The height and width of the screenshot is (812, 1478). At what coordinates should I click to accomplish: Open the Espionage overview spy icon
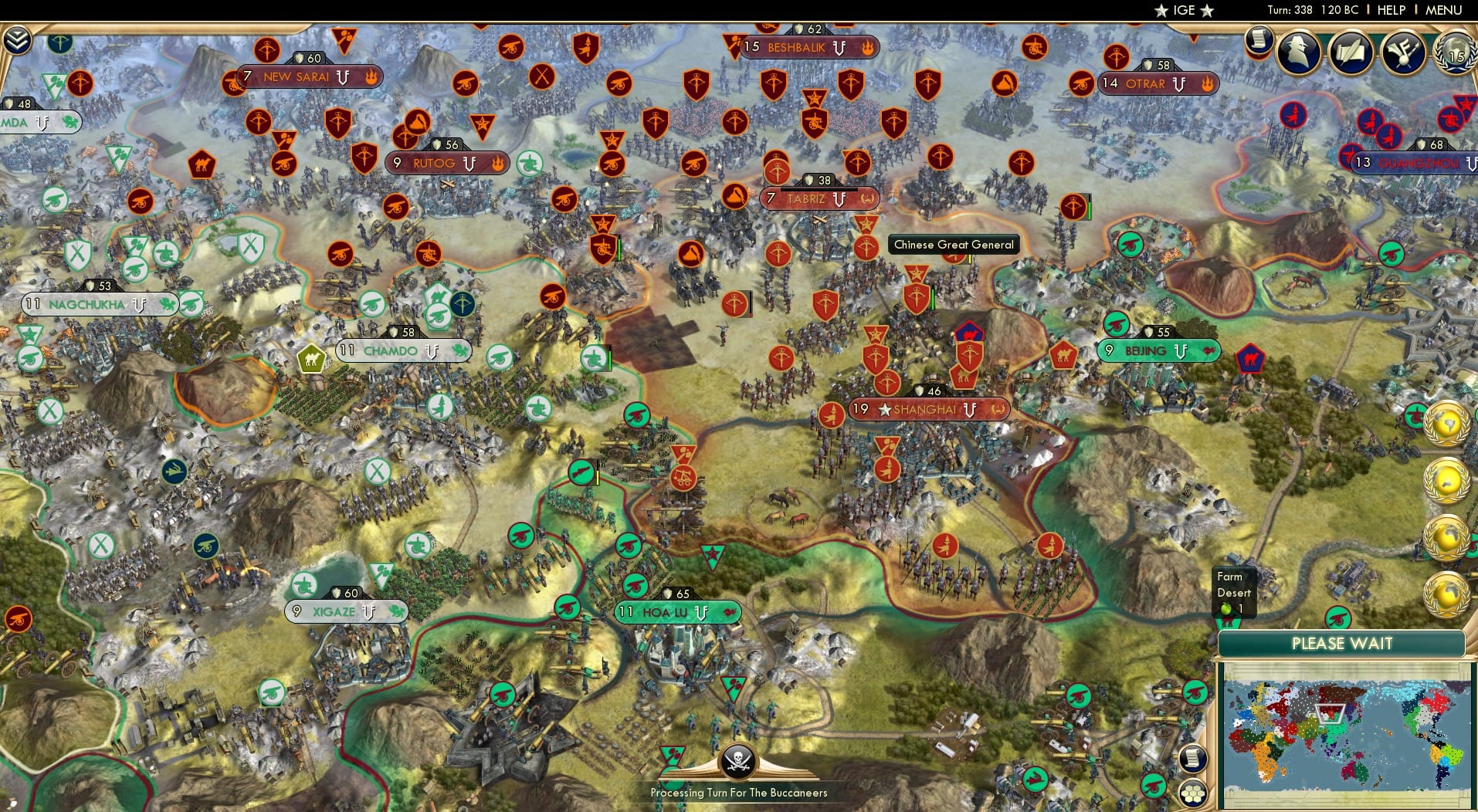coord(1297,51)
